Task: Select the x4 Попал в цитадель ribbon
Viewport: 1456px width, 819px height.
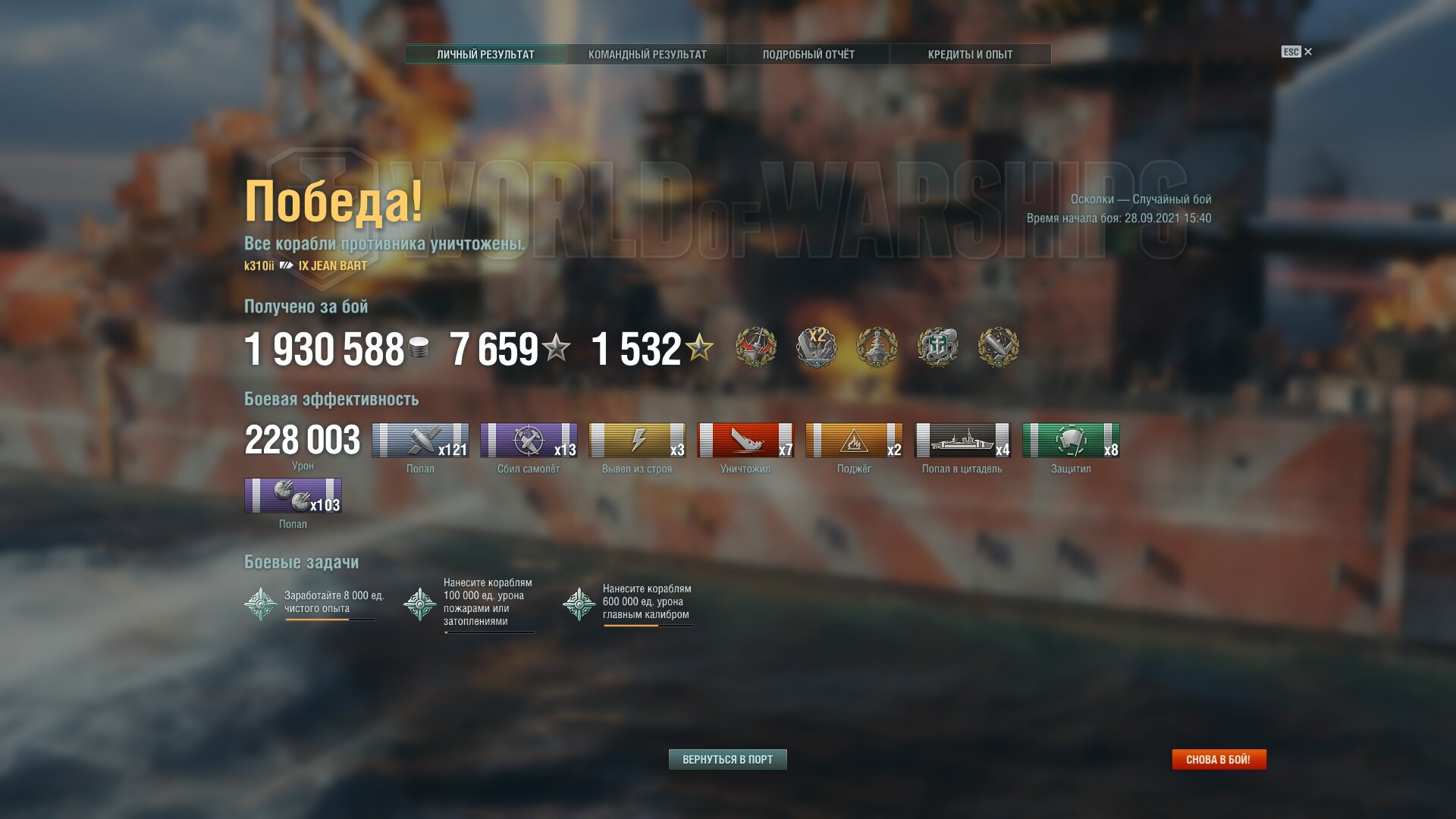Action: click(x=962, y=441)
